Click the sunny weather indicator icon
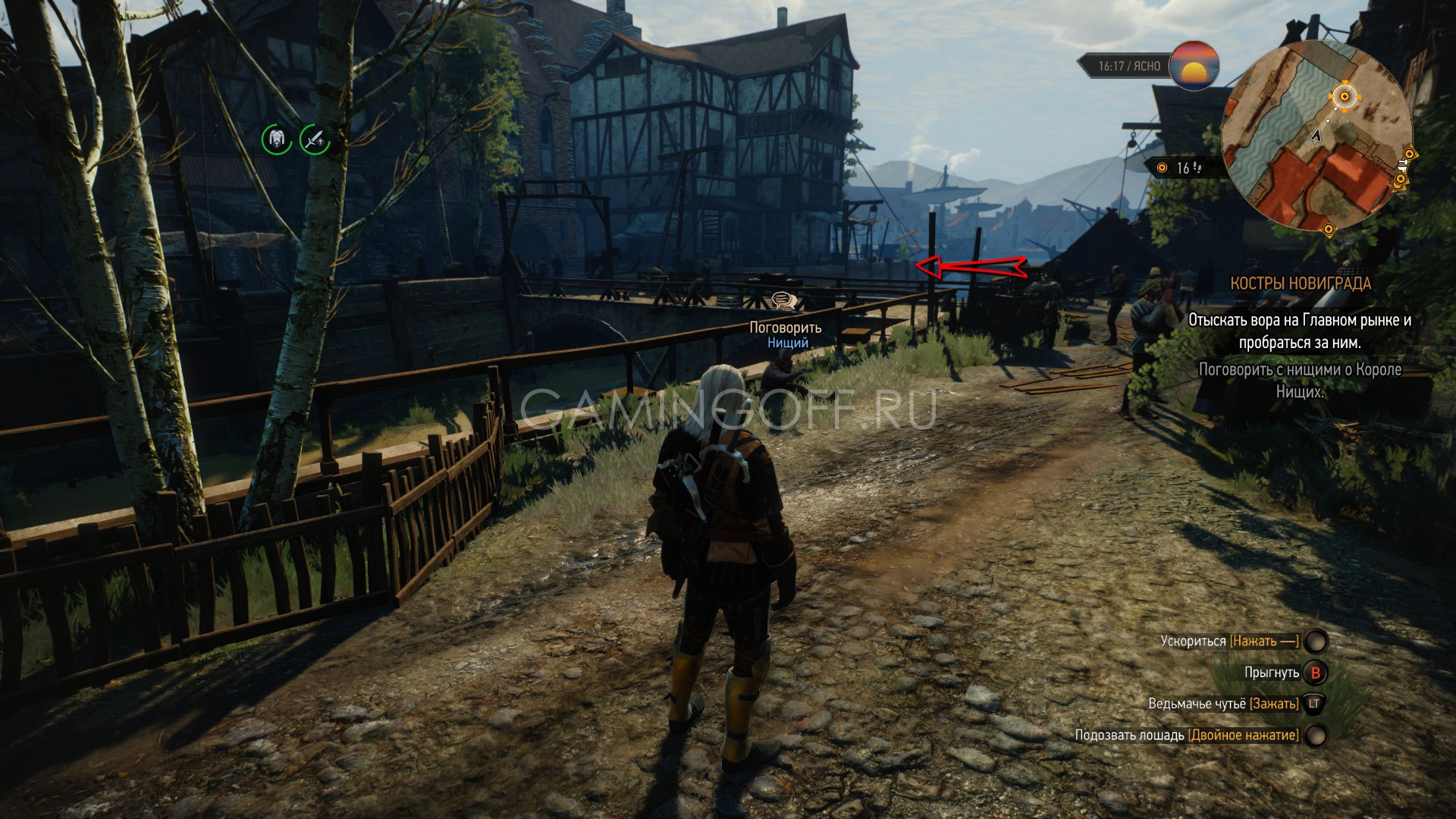This screenshot has height=819, width=1456. click(x=1194, y=67)
